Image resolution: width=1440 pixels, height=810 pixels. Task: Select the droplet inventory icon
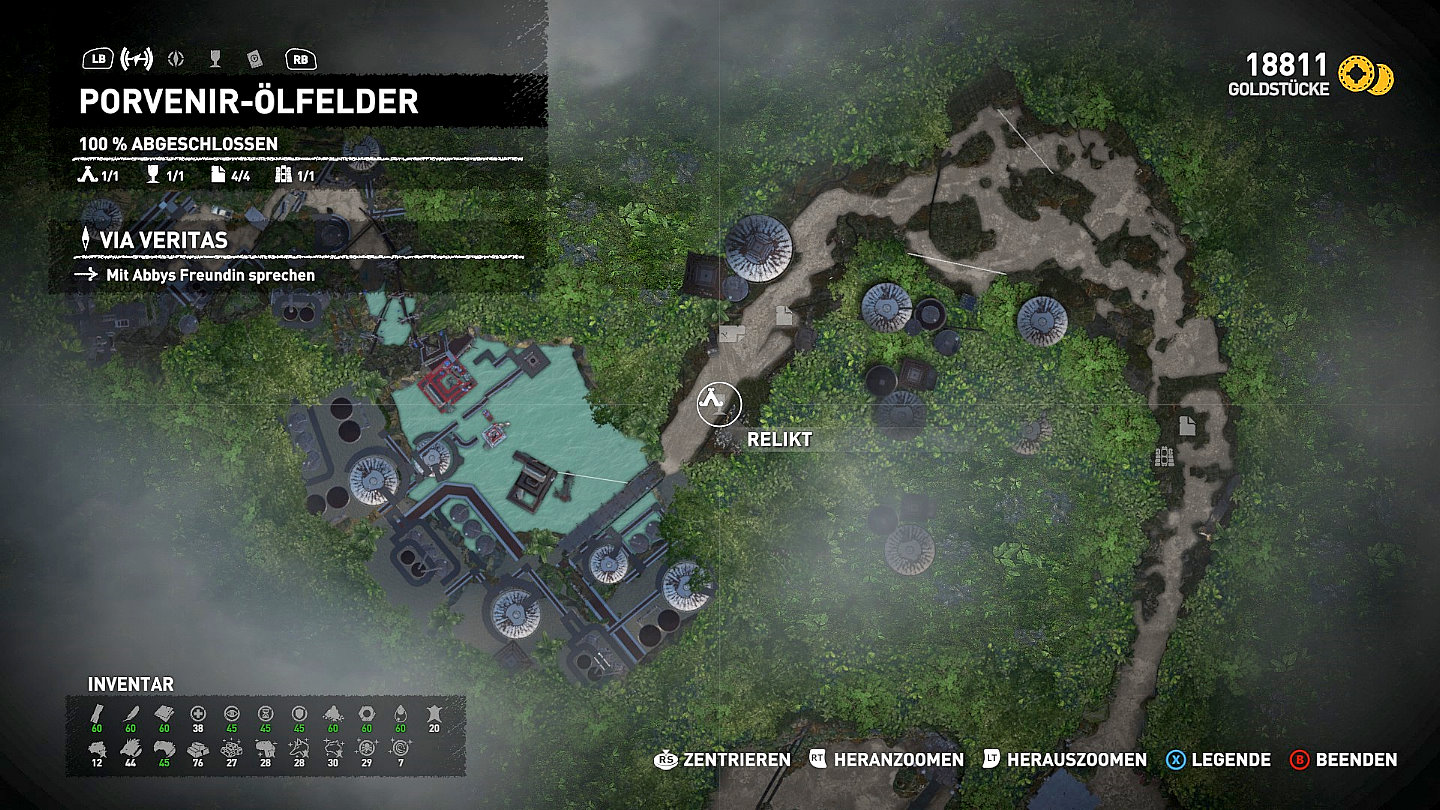point(400,713)
